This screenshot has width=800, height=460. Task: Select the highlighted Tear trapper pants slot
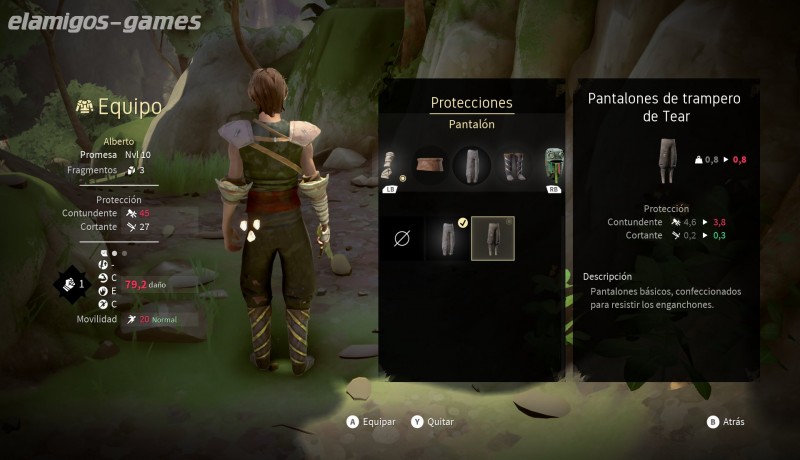tap(492, 239)
